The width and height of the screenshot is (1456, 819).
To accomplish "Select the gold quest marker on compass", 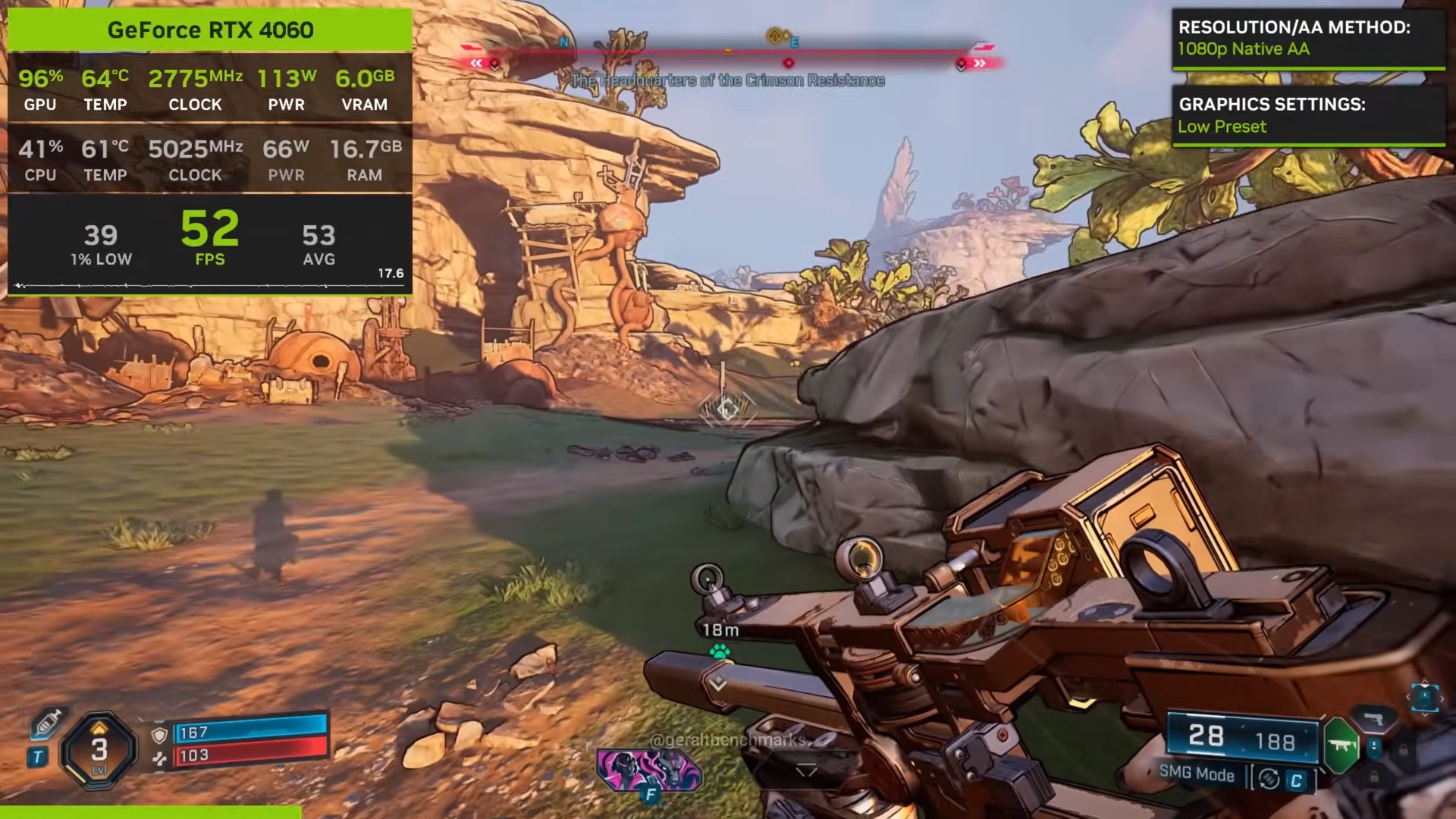I will tap(774, 36).
